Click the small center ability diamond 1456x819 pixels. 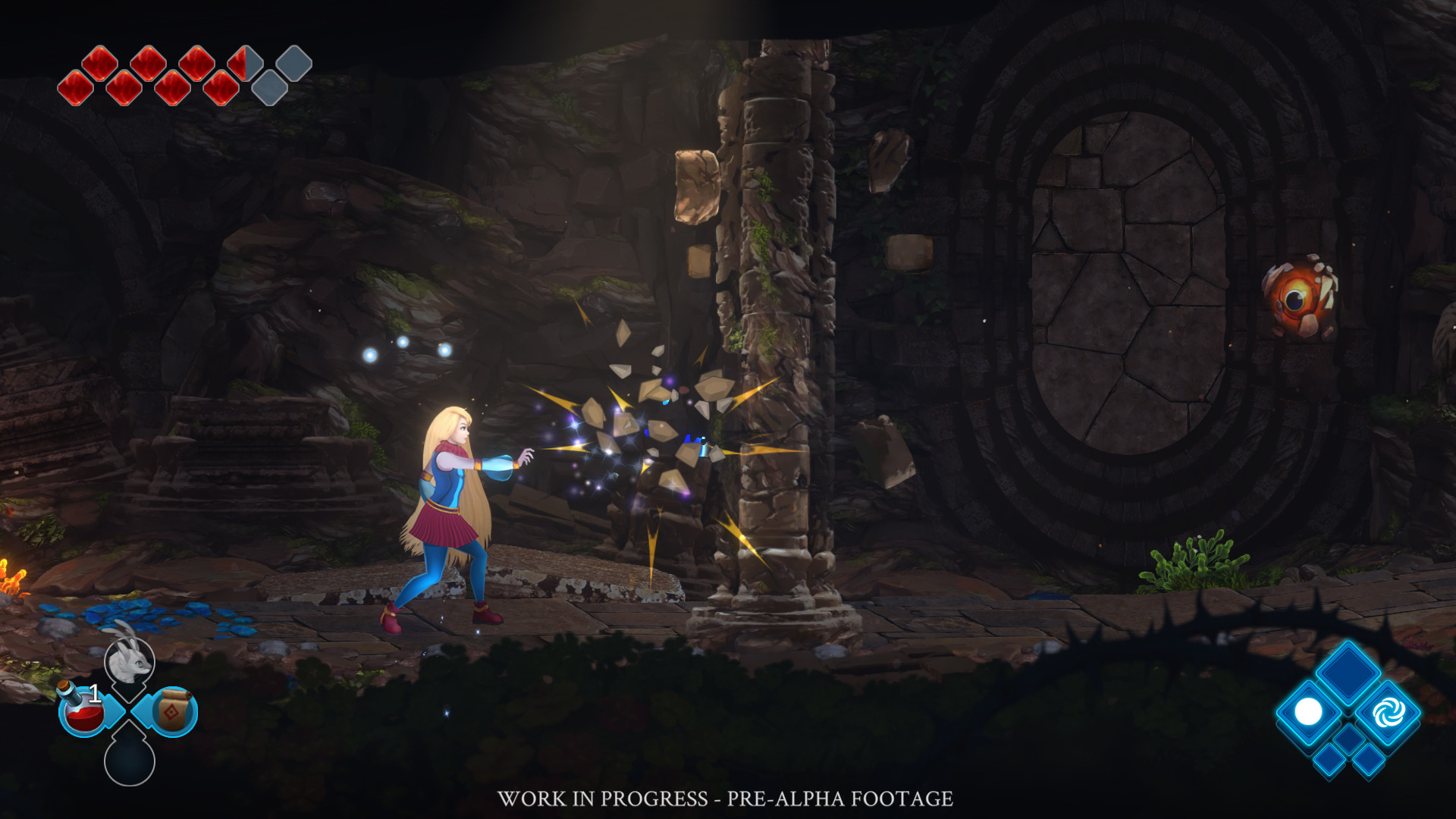[1348, 740]
